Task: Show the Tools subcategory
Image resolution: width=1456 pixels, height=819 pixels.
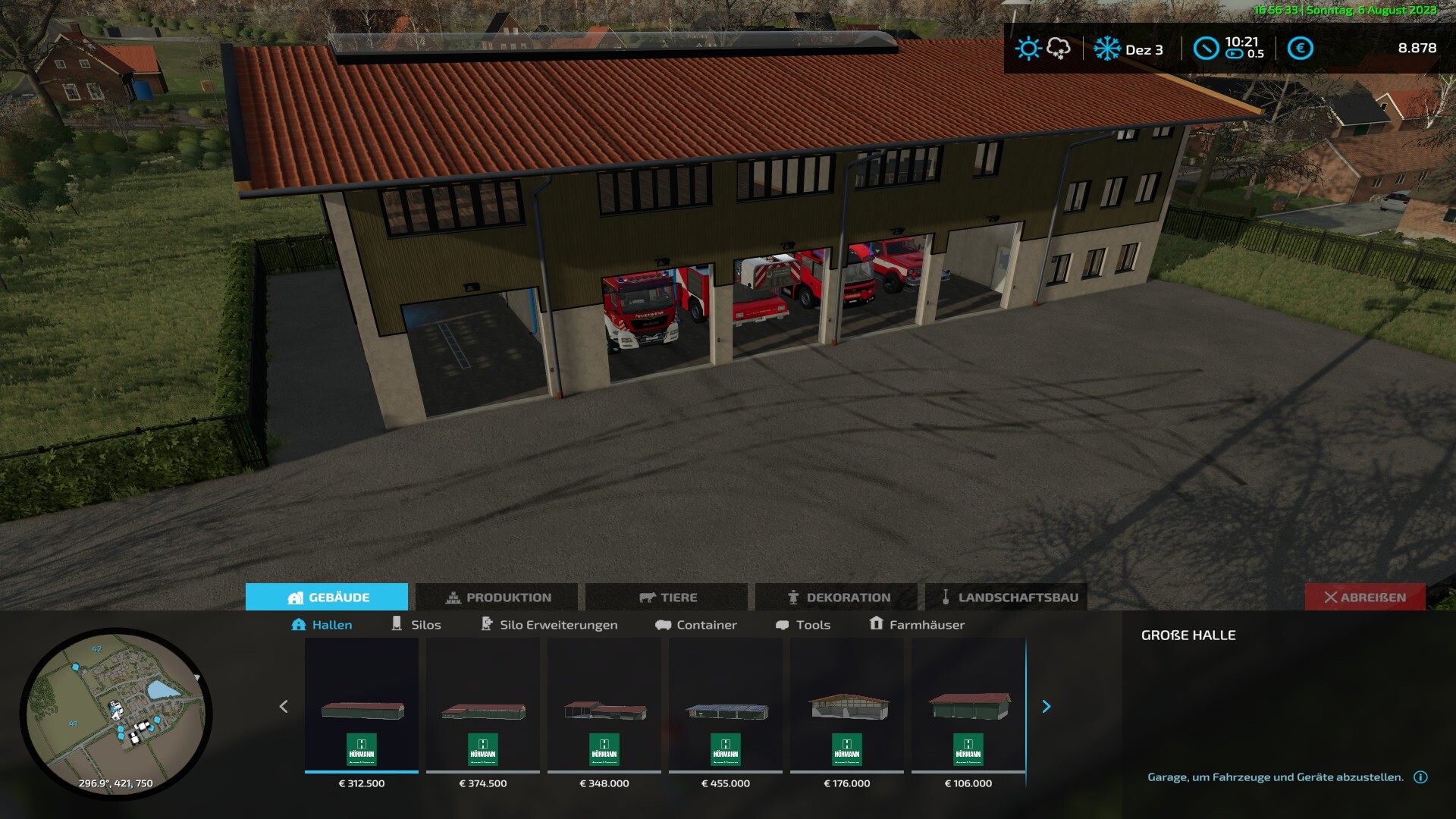Action: pyautogui.click(x=803, y=625)
